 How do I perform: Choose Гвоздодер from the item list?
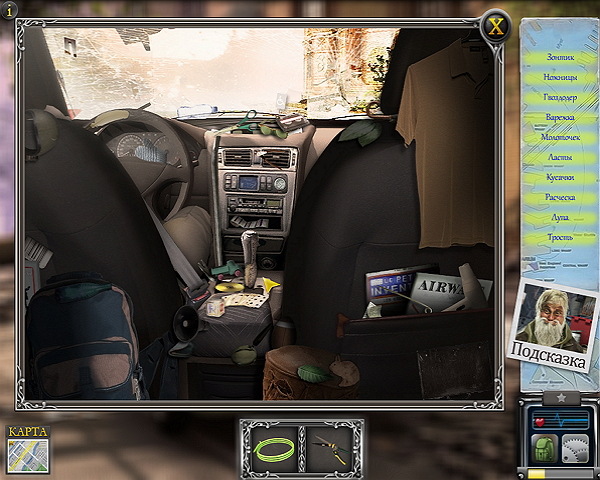click(x=560, y=98)
